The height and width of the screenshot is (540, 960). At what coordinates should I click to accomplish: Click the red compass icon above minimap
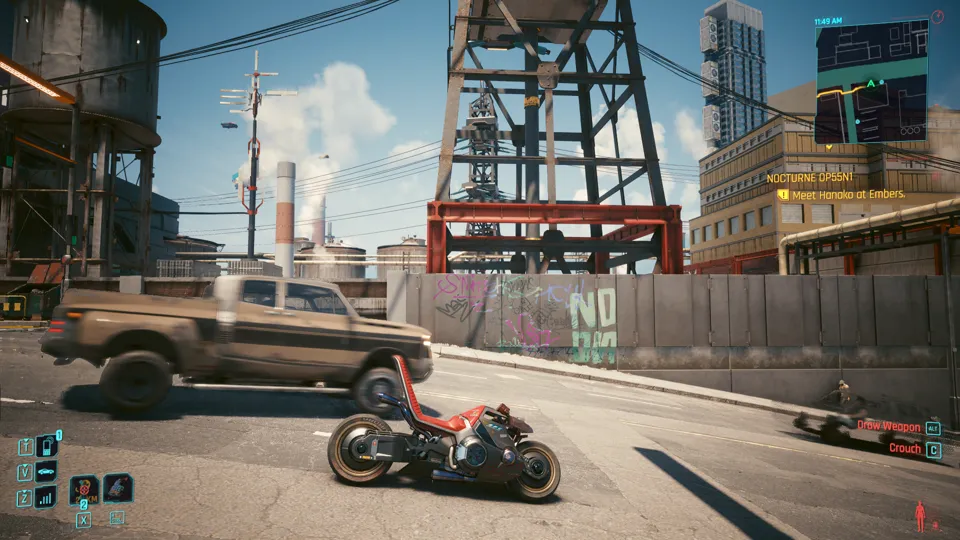[x=937, y=17]
